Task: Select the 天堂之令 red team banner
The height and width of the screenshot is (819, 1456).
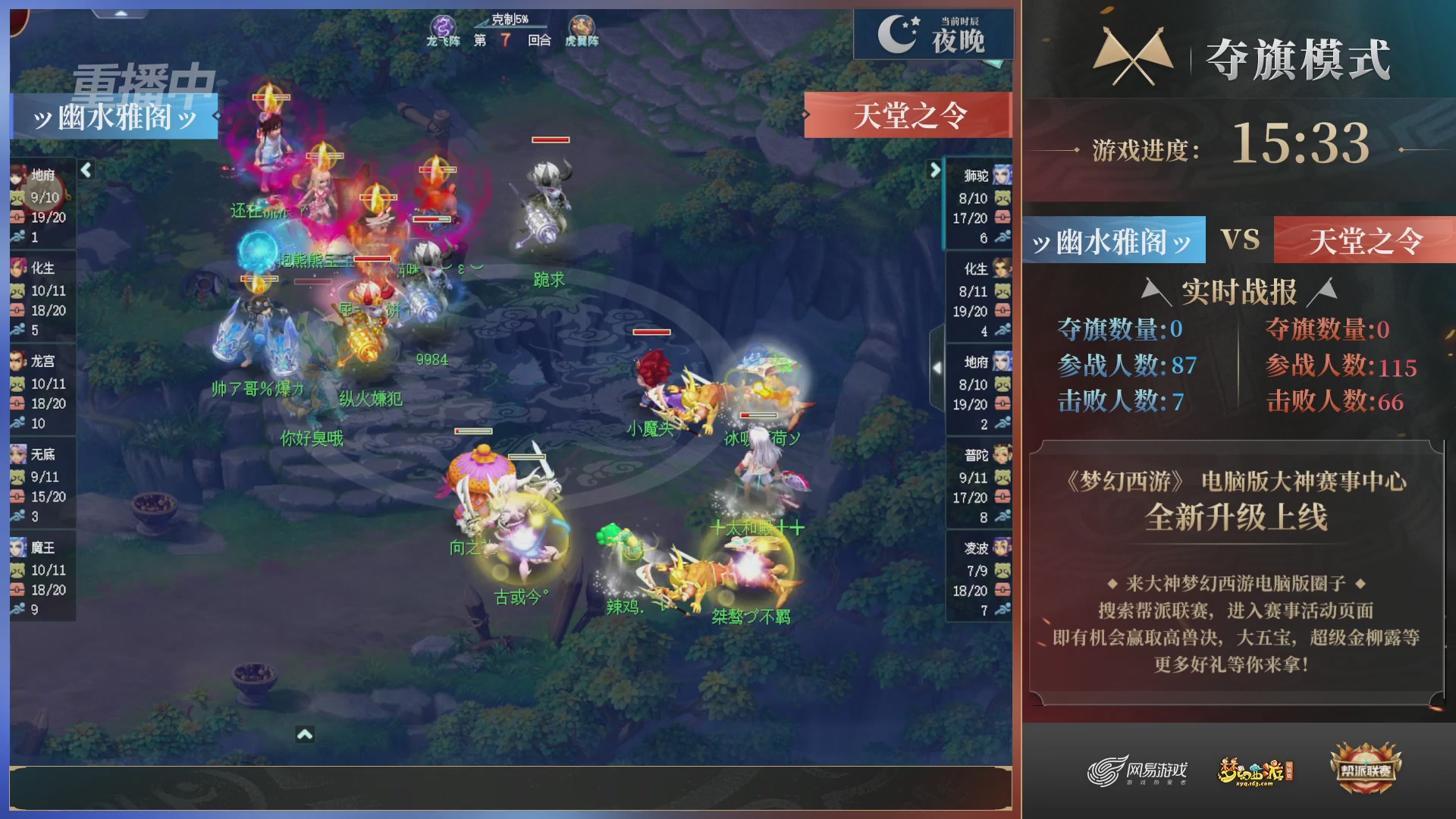Action: pos(909,115)
